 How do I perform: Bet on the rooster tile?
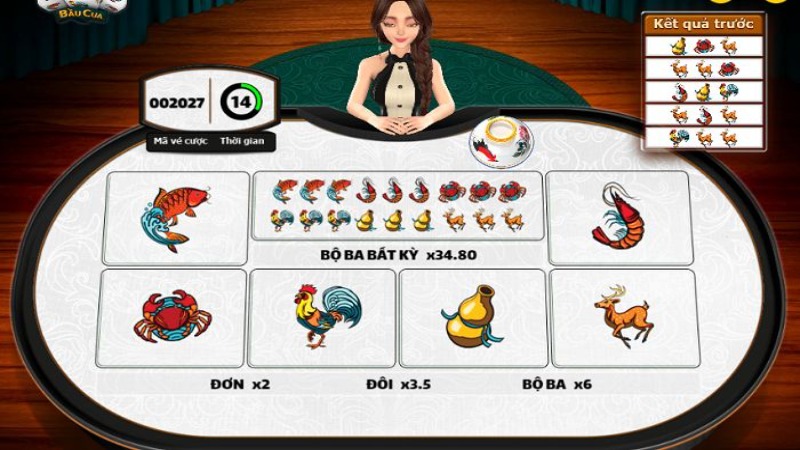point(320,317)
